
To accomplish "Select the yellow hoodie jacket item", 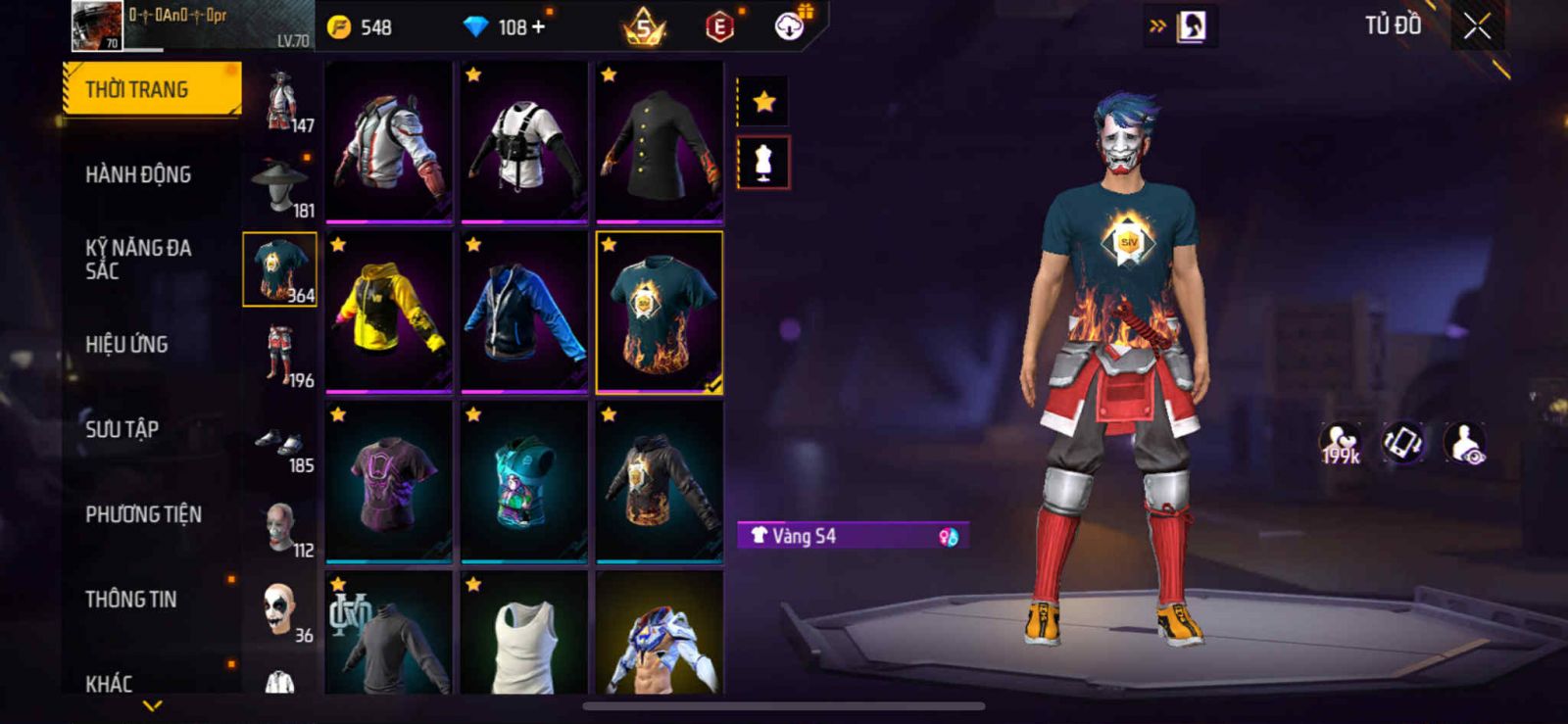I will (389, 311).
